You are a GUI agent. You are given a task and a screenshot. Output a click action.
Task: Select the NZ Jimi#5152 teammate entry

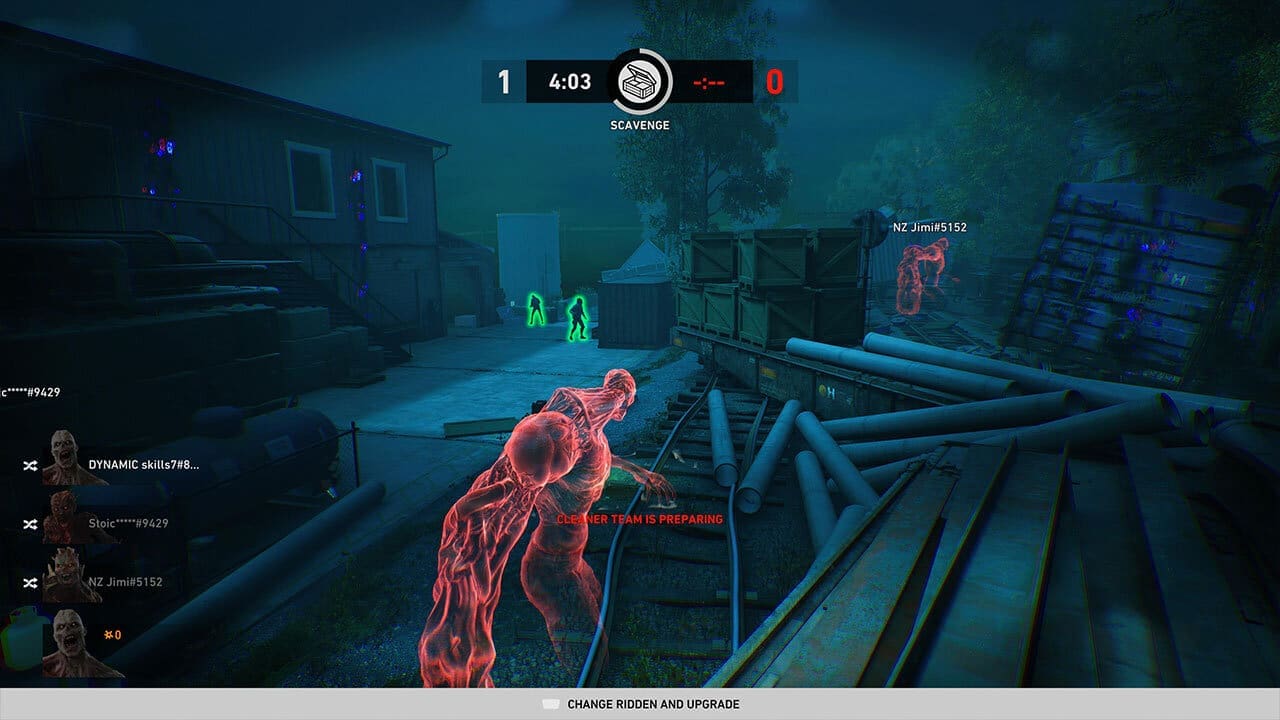click(125, 581)
